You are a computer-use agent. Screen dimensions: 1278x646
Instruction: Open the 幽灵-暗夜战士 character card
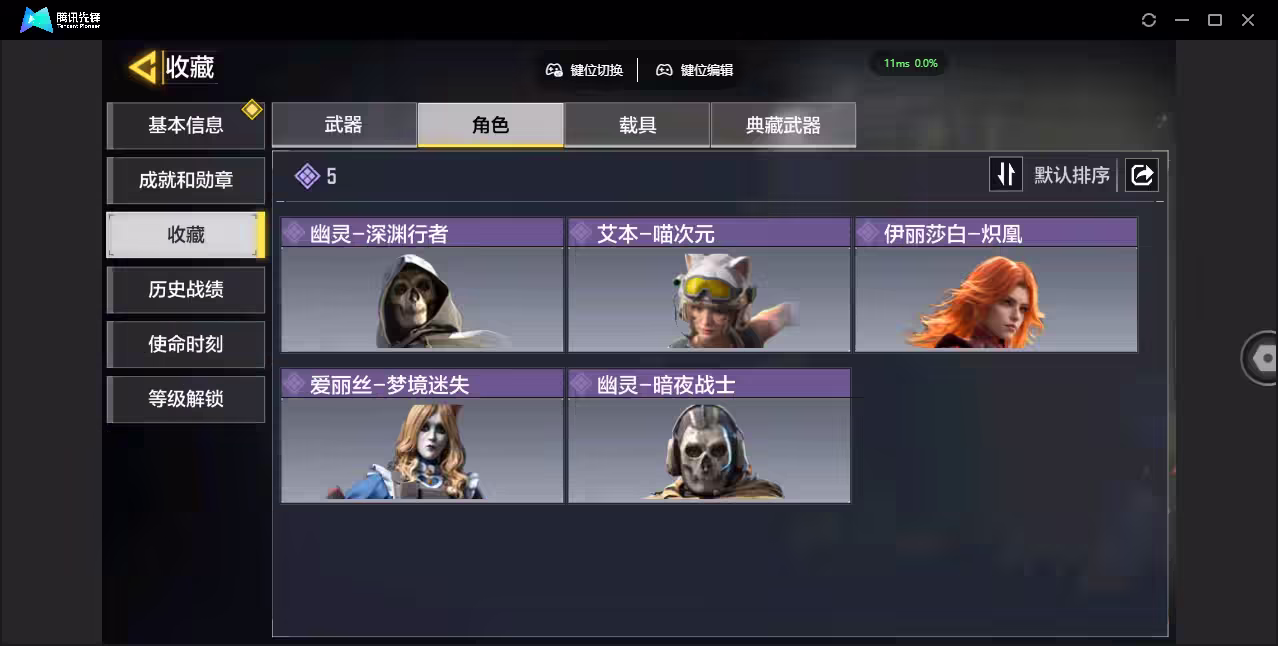pyautogui.click(x=709, y=437)
